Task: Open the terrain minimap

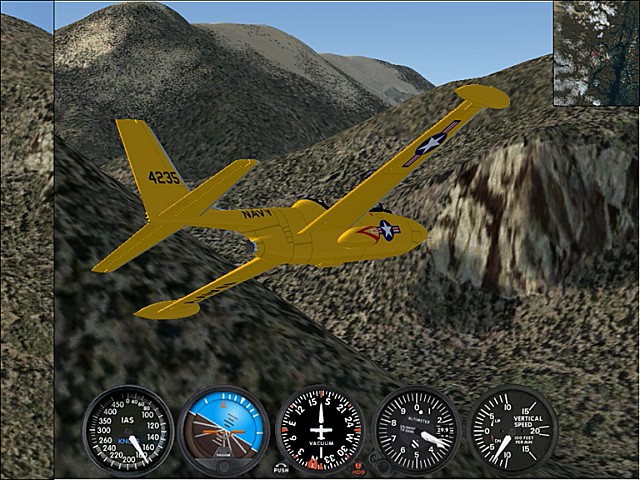Action: pos(596,53)
